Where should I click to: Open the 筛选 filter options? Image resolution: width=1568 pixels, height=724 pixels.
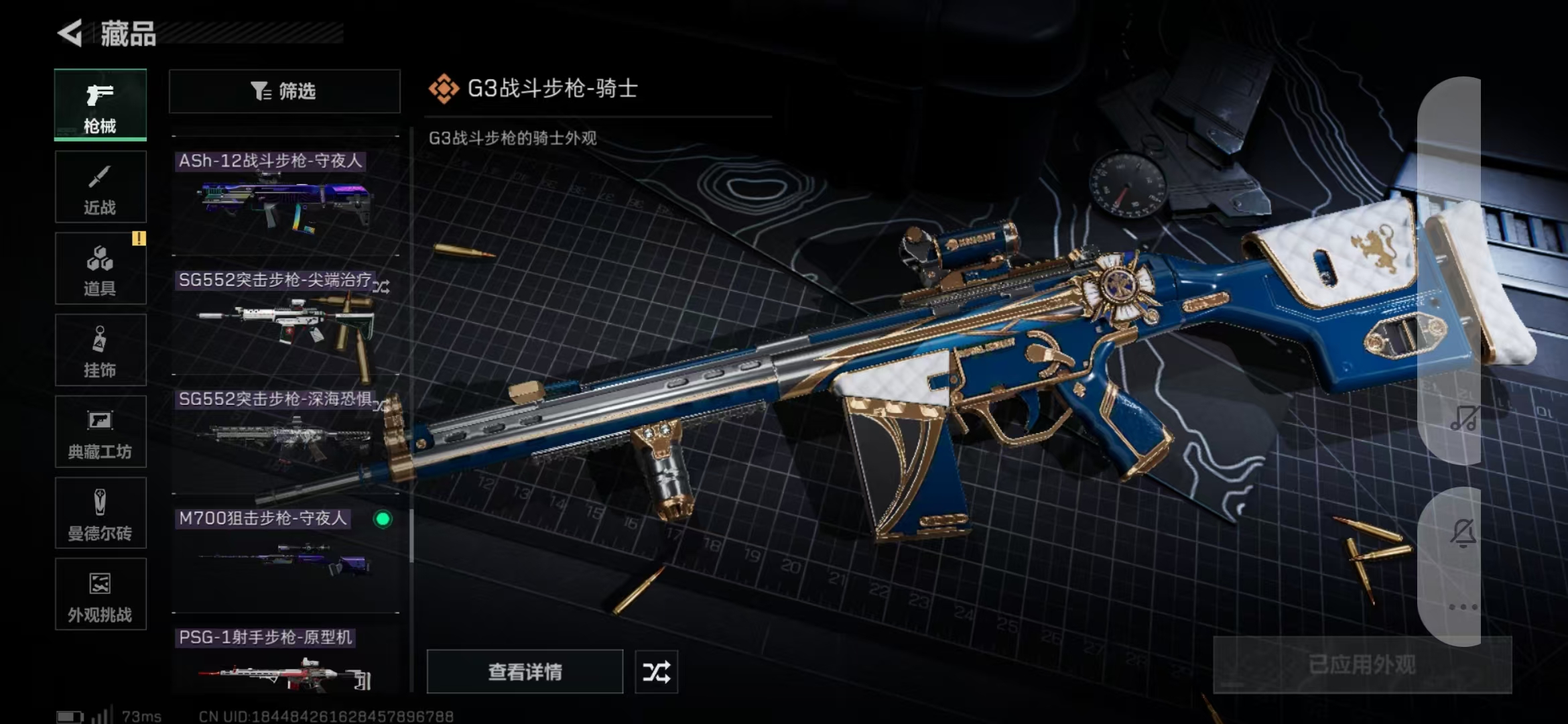tap(284, 91)
